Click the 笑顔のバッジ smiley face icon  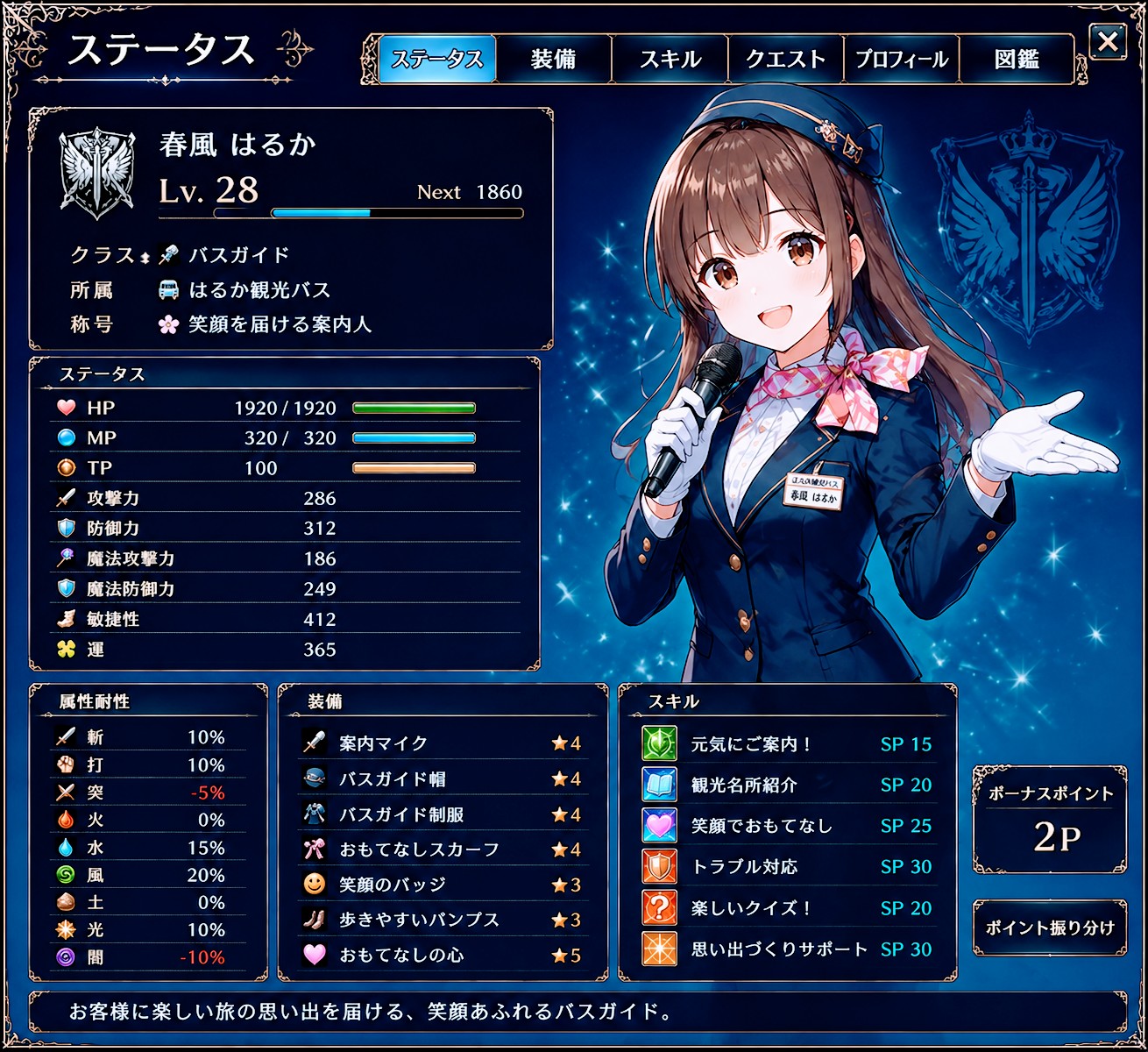click(313, 884)
